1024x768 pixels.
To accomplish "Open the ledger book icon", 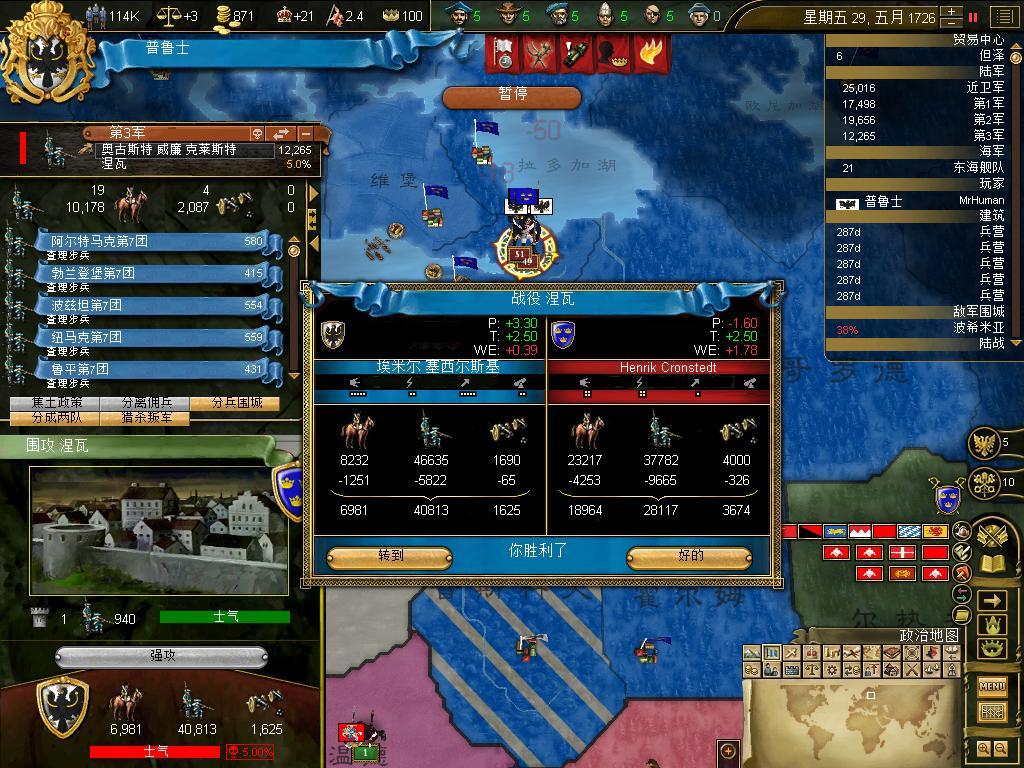I will tap(992, 564).
